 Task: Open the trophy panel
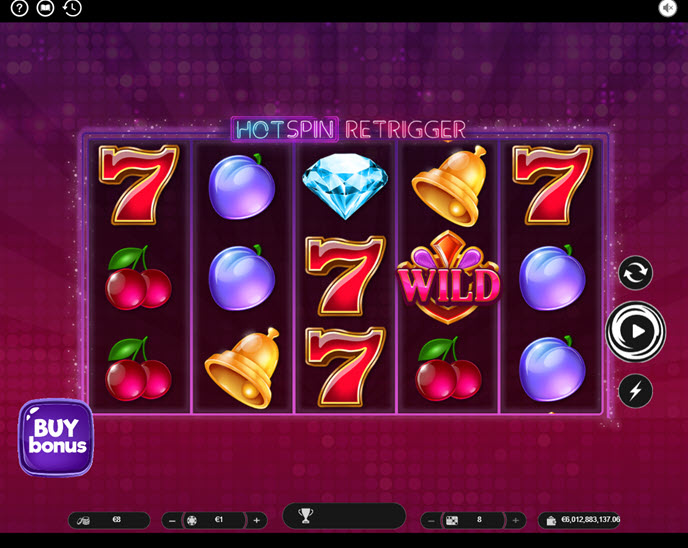point(306,516)
